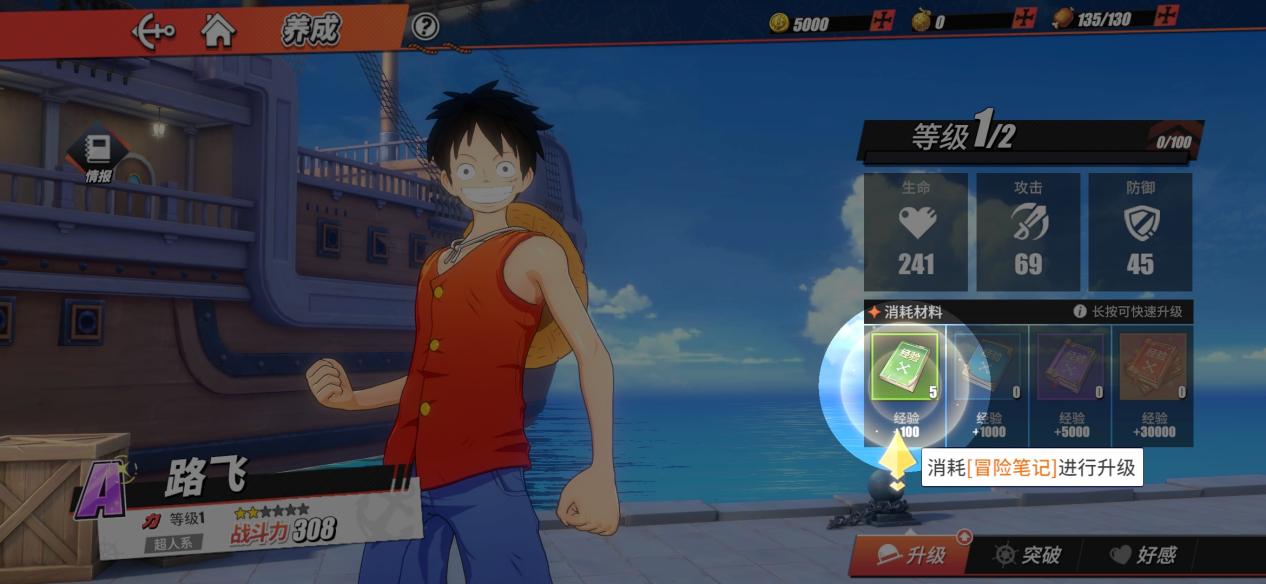
Task: Switch to the 好感 affection tab
Action: coord(1143,555)
